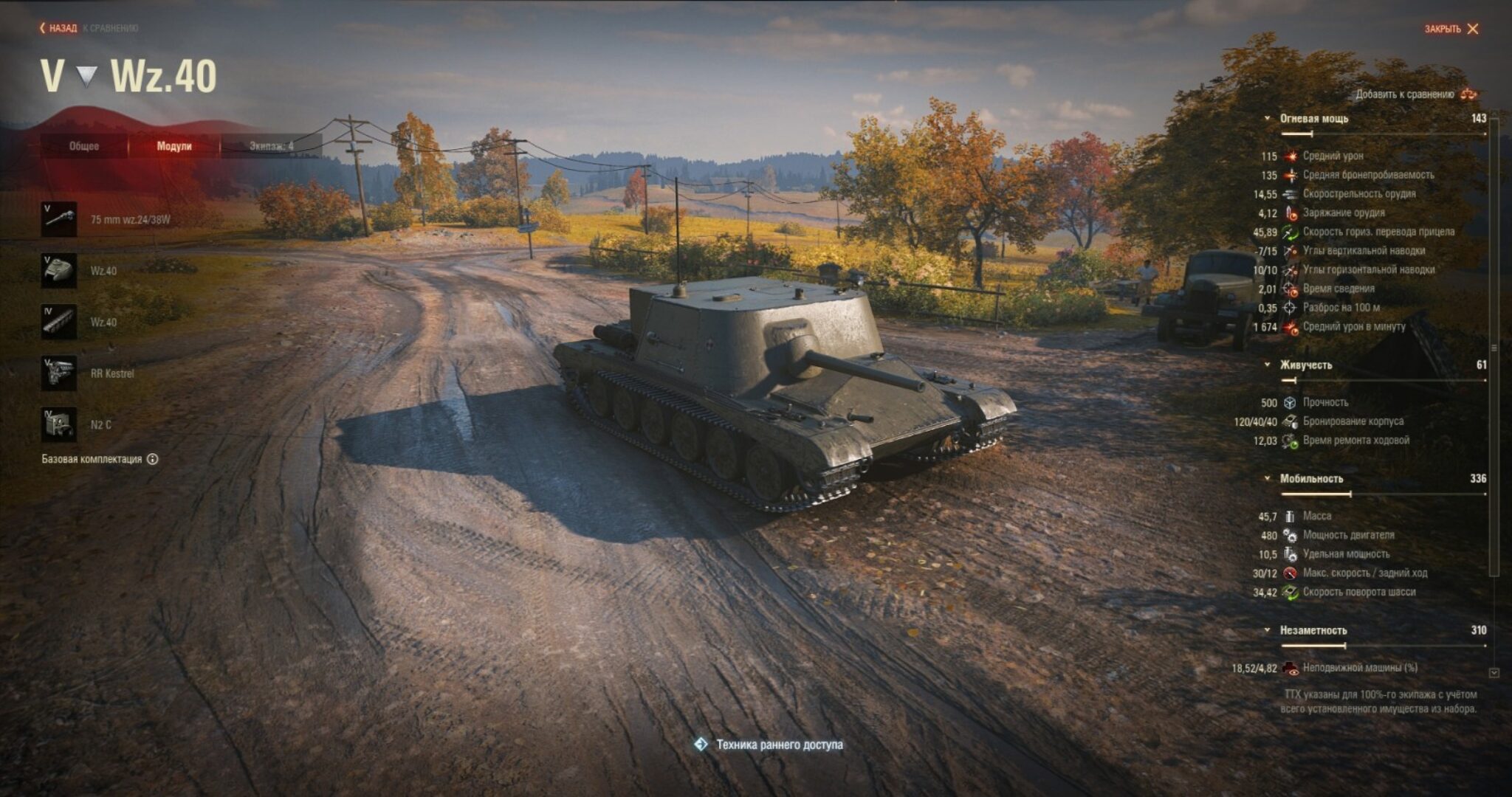Select the 75 mm wz.24/38W gun module
Screen dimensions: 1512x797
59,219
